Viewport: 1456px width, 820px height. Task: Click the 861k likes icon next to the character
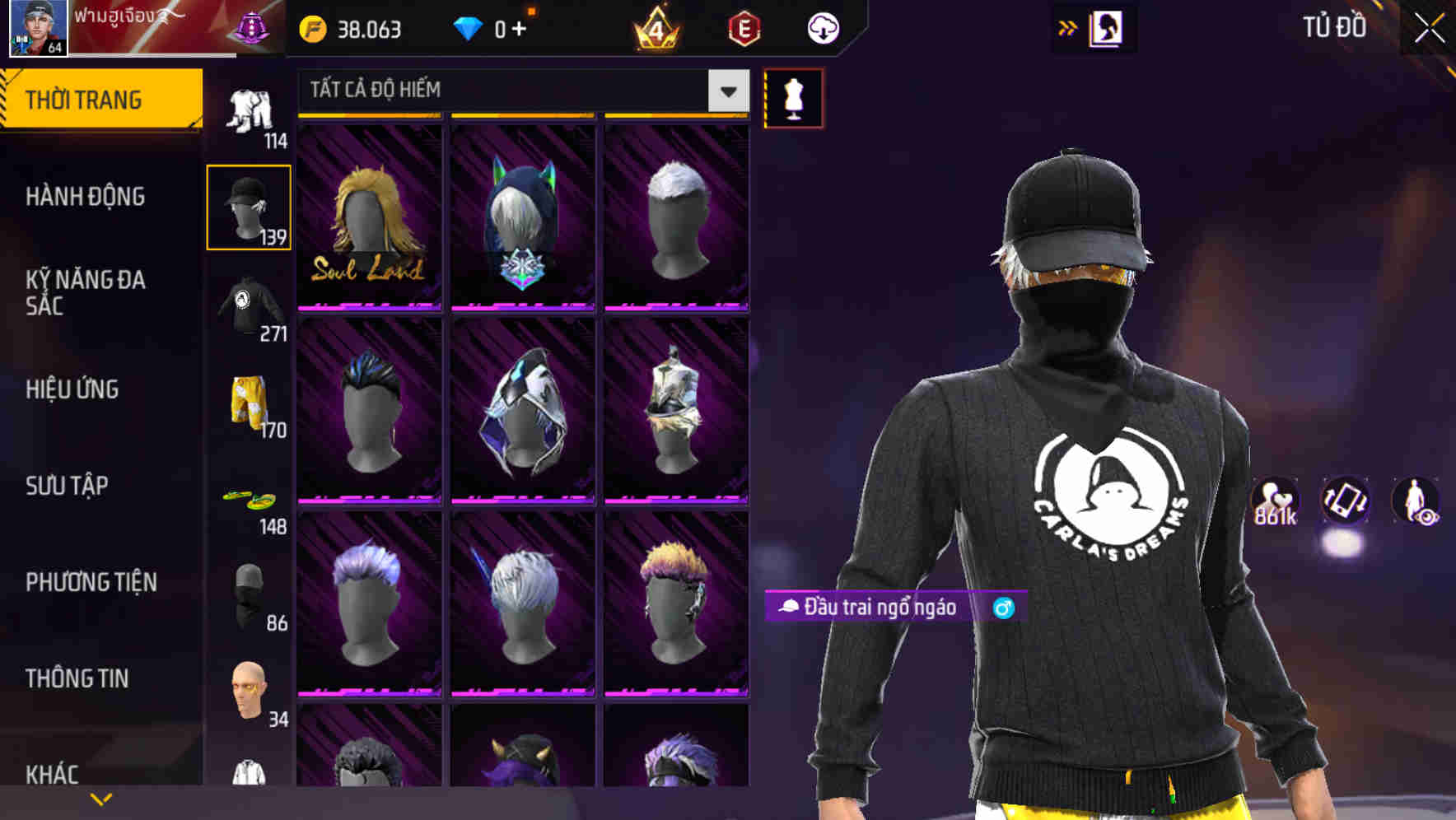[x=1273, y=500]
